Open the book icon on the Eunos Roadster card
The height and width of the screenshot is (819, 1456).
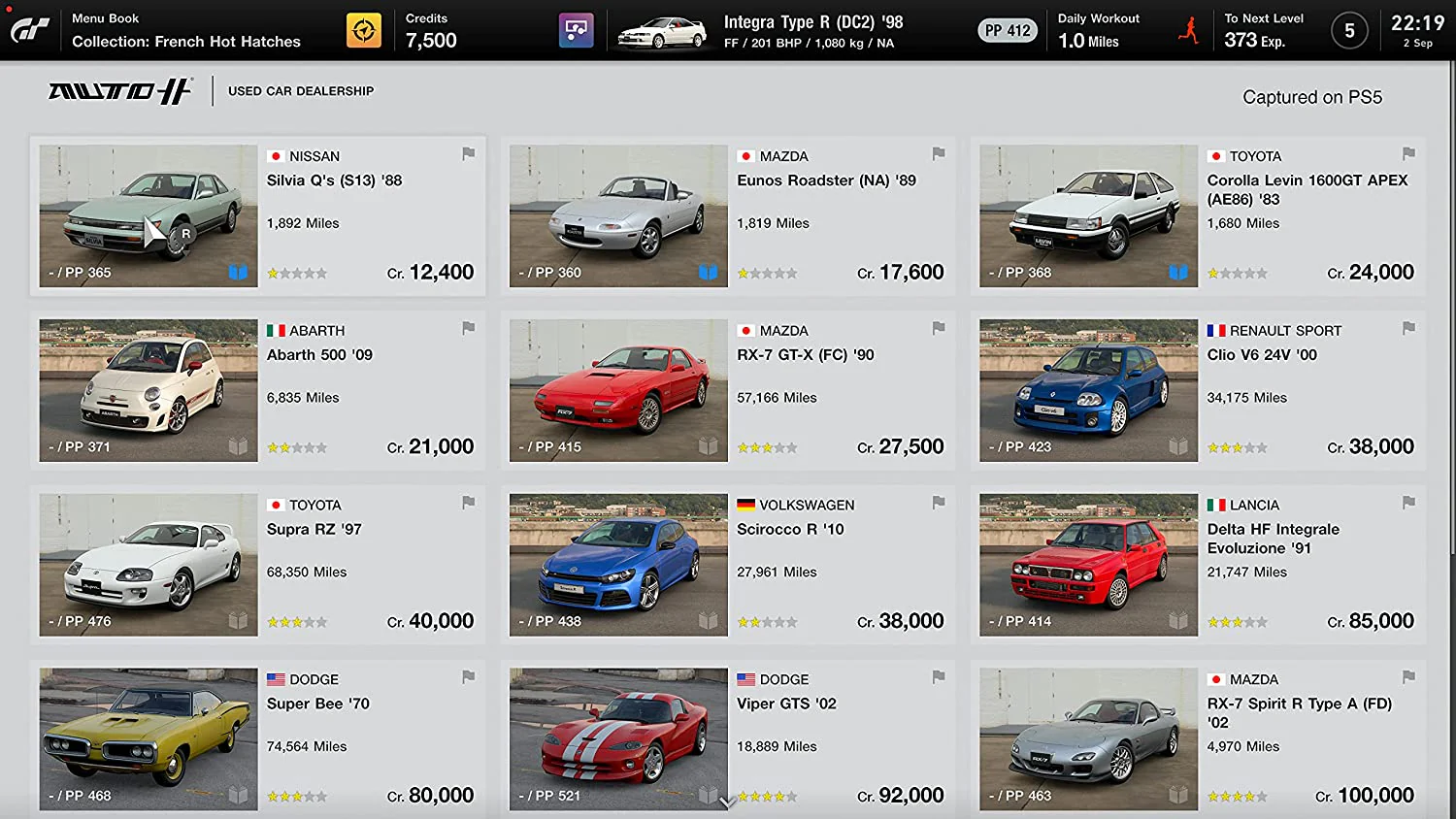708,273
